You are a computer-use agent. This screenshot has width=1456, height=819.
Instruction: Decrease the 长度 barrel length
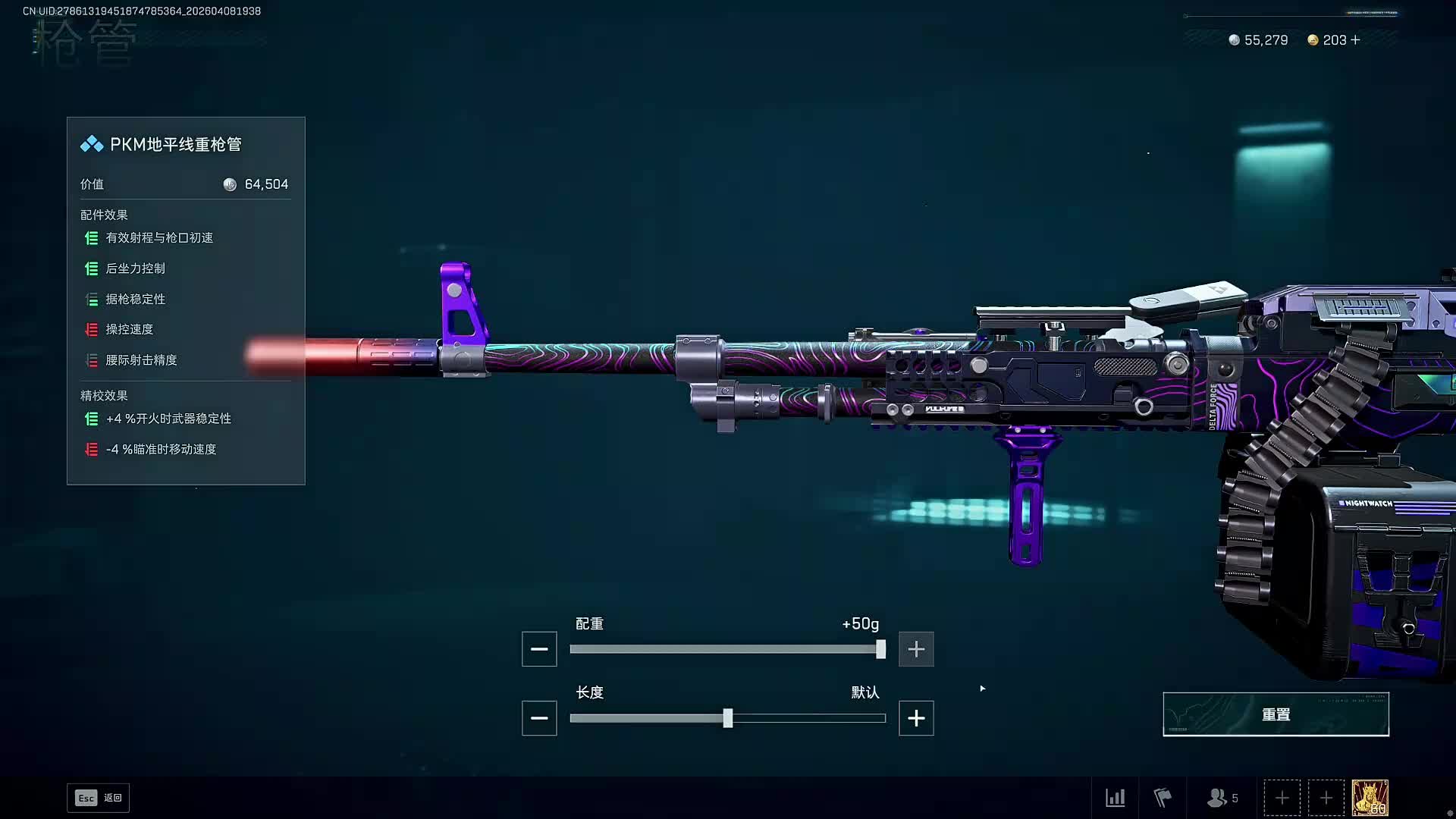point(539,718)
